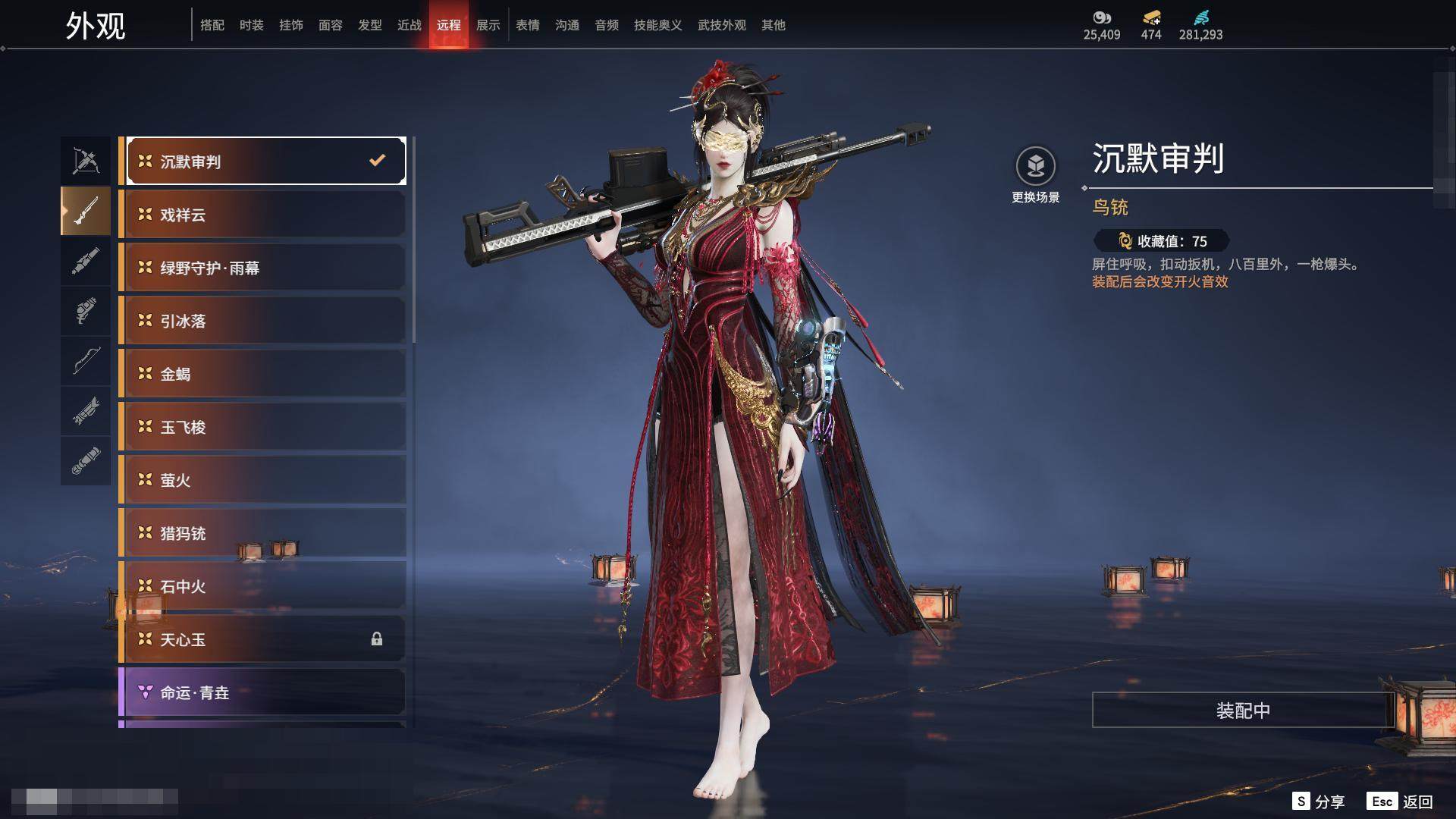Select the 萤火 skin entry
1456x819 pixels.
tap(263, 480)
